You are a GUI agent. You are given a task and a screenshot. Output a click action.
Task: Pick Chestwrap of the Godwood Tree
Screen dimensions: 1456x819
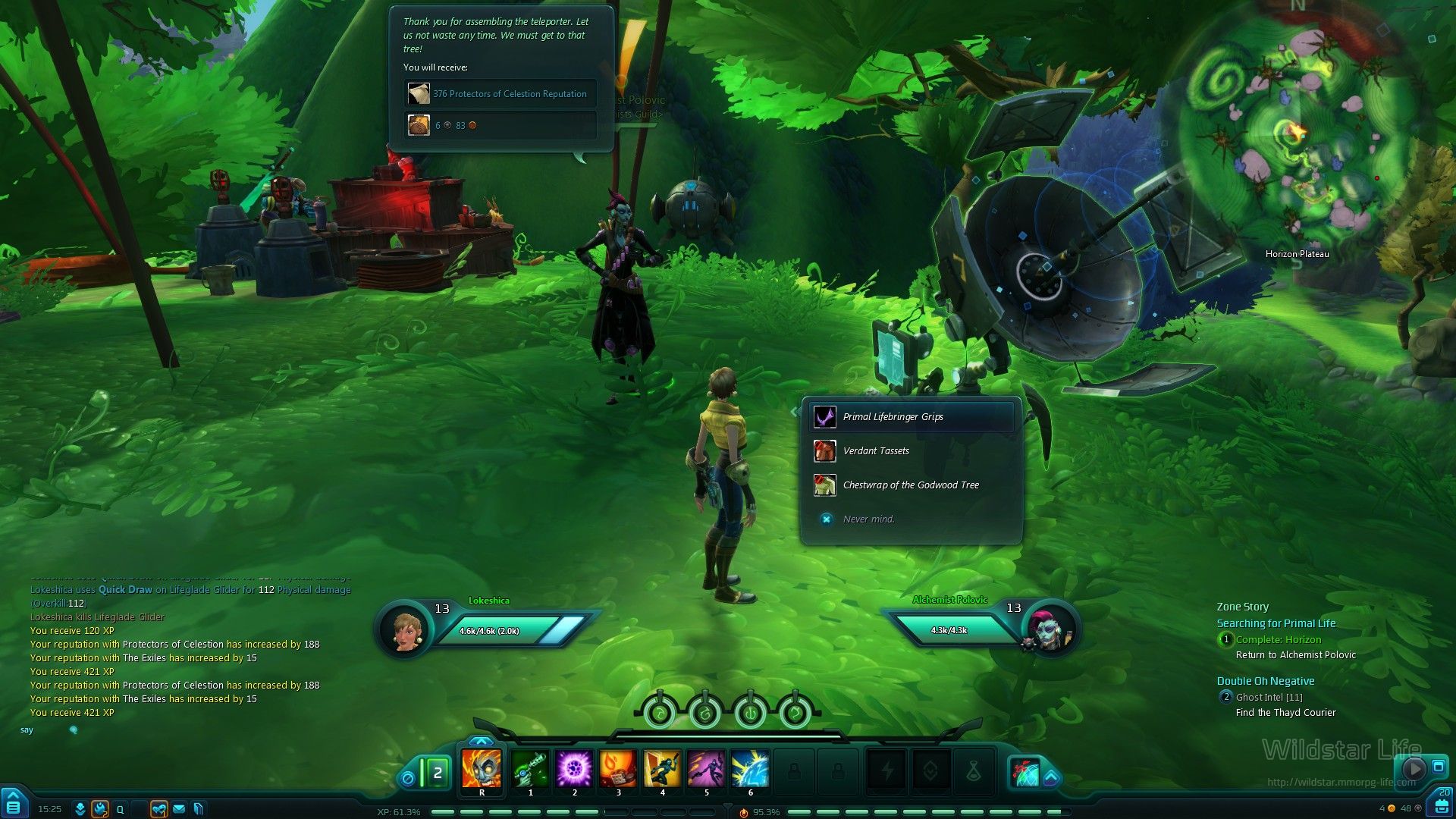click(x=910, y=485)
